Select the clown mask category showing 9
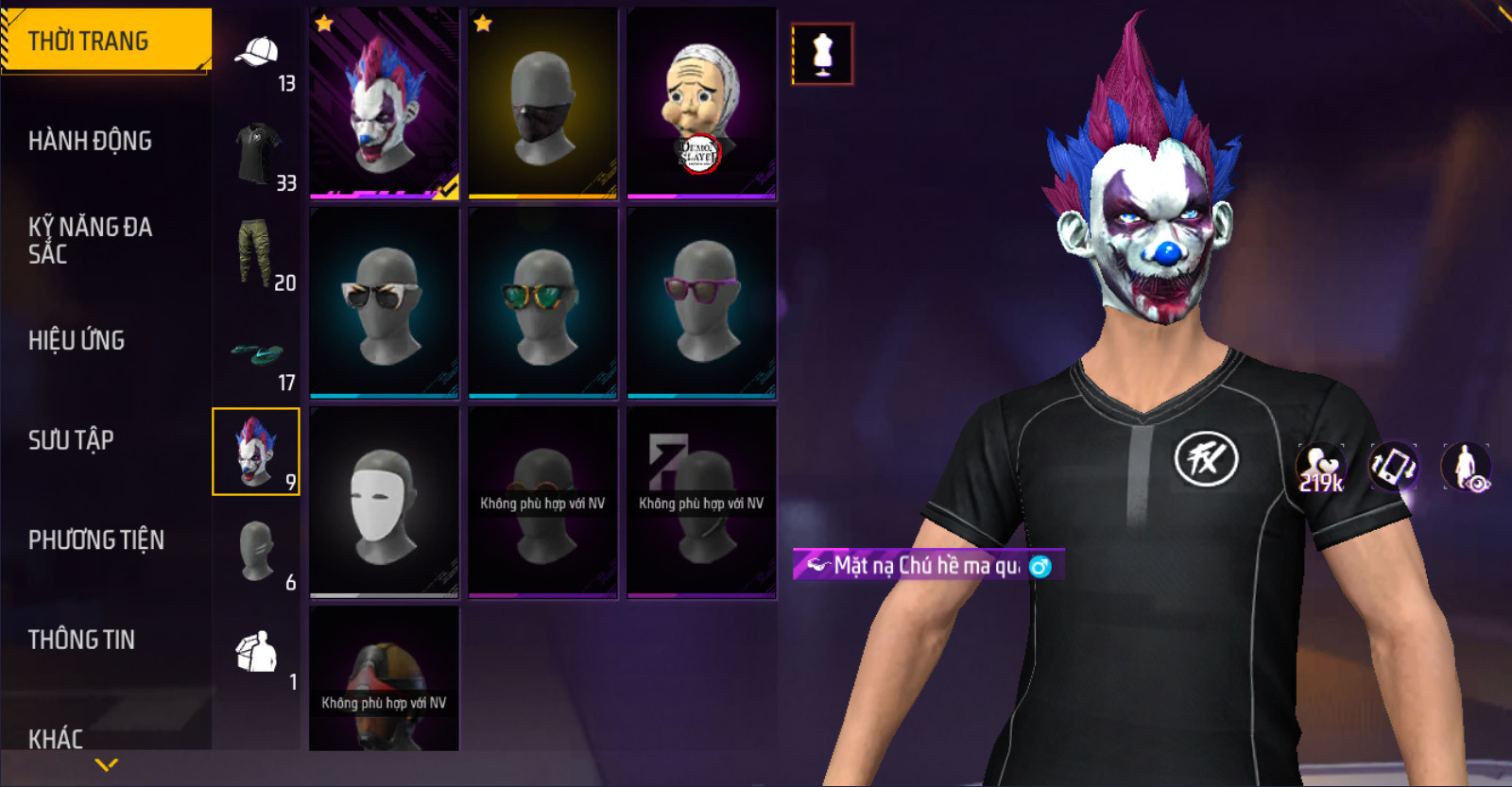Image resolution: width=1512 pixels, height=787 pixels. pyautogui.click(x=256, y=452)
